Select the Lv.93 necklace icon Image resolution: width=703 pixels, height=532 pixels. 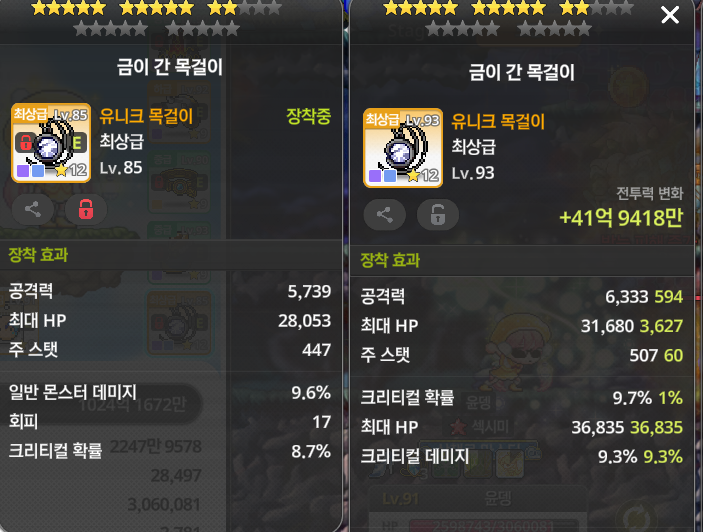403,148
